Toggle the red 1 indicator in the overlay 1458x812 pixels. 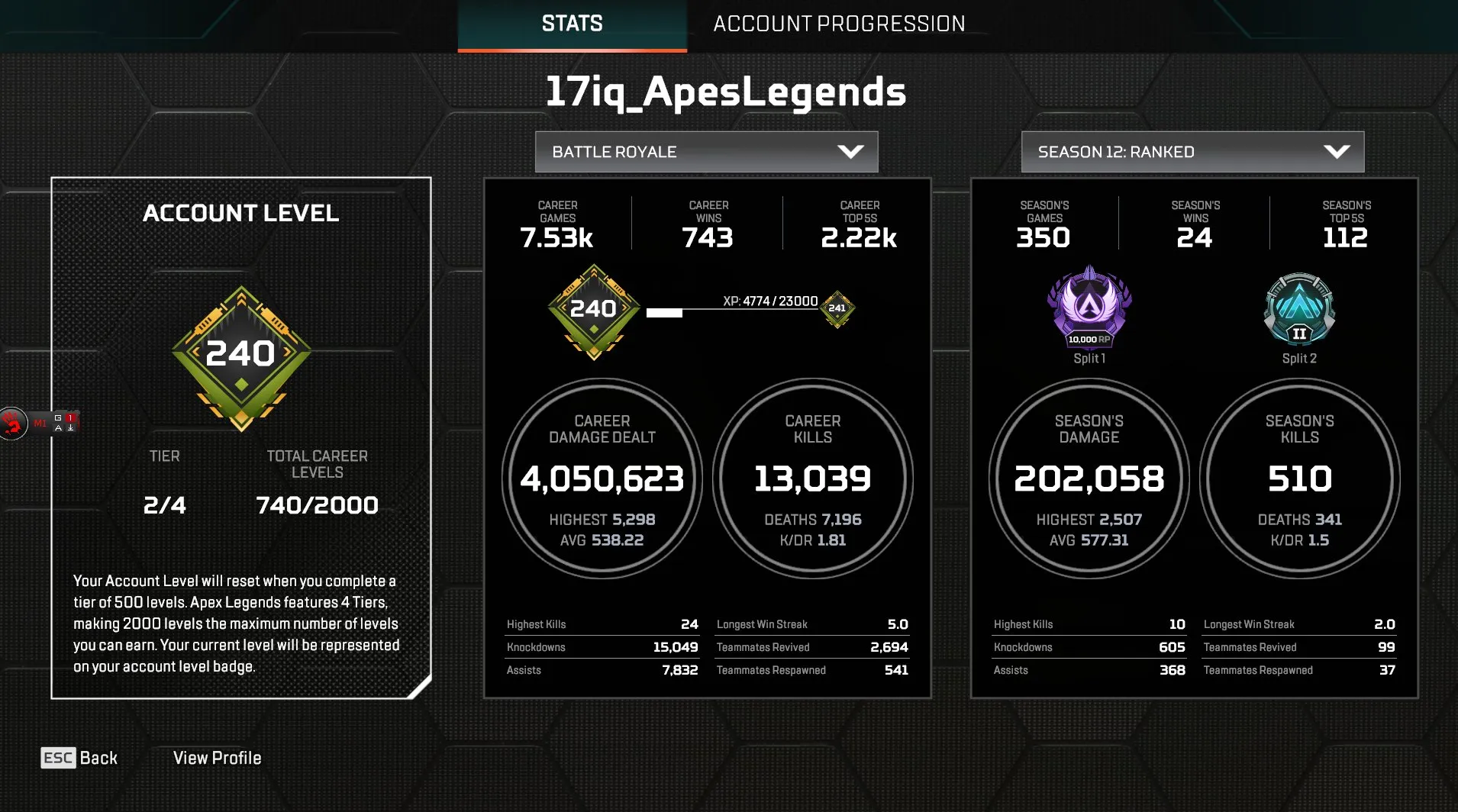coord(70,417)
